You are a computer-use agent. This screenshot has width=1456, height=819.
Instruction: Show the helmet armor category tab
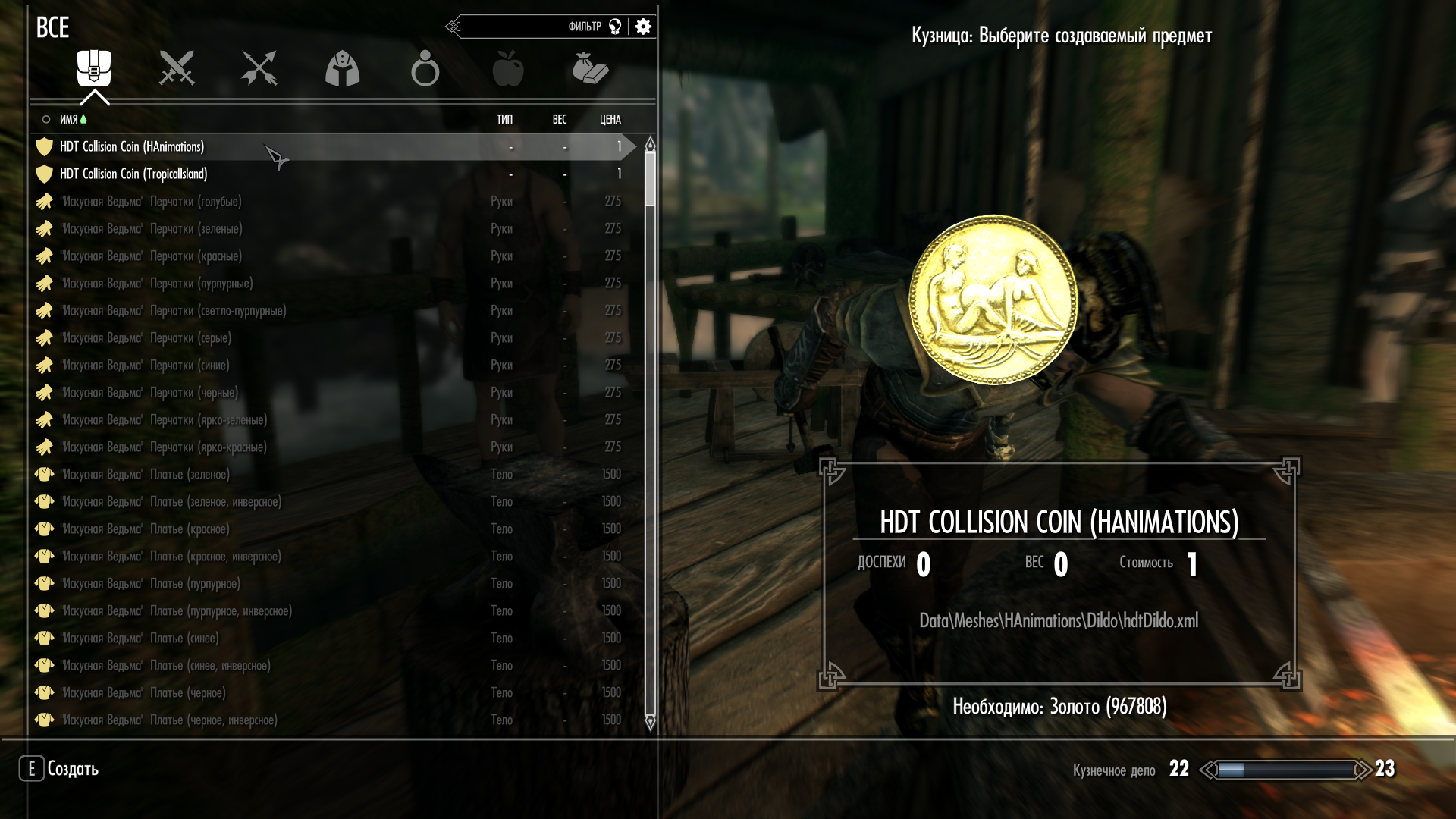tap(342, 68)
